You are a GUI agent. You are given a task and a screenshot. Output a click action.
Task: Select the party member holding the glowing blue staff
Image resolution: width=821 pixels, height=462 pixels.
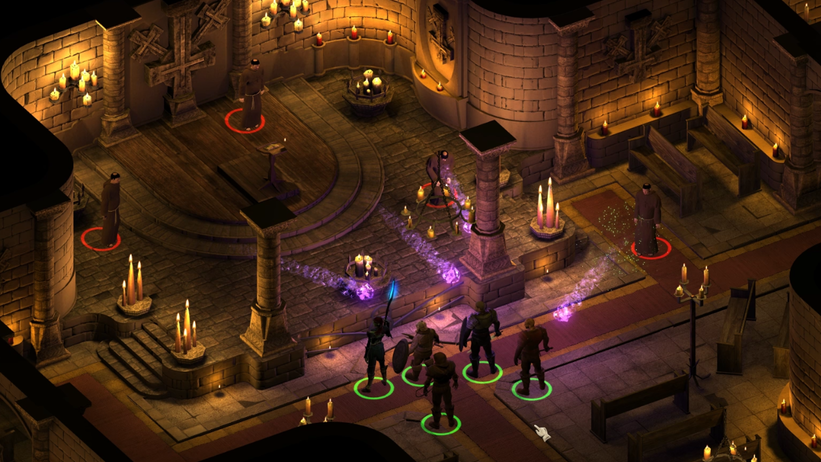click(375, 352)
